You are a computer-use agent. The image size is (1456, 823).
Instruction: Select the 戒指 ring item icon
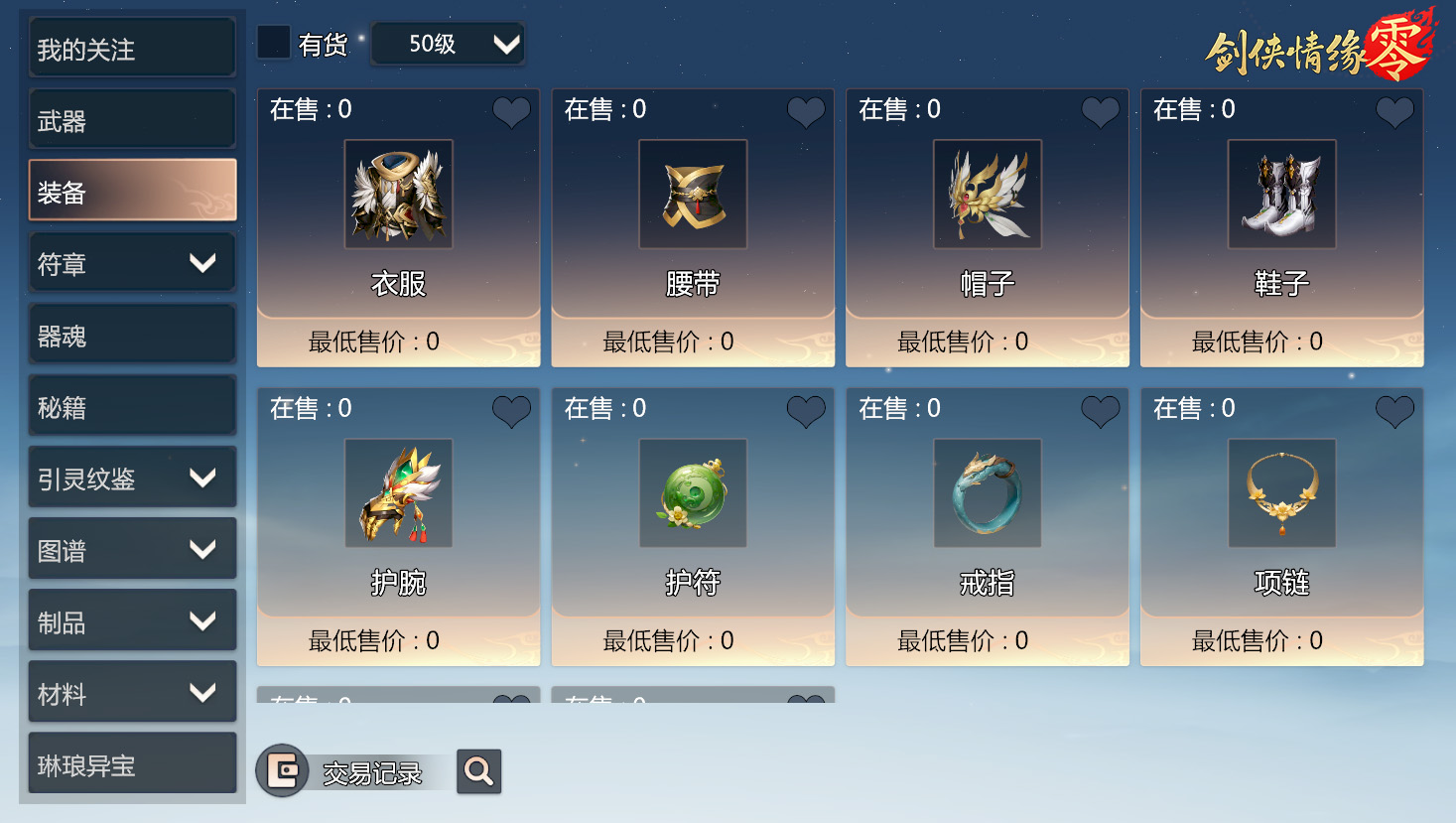(987, 493)
